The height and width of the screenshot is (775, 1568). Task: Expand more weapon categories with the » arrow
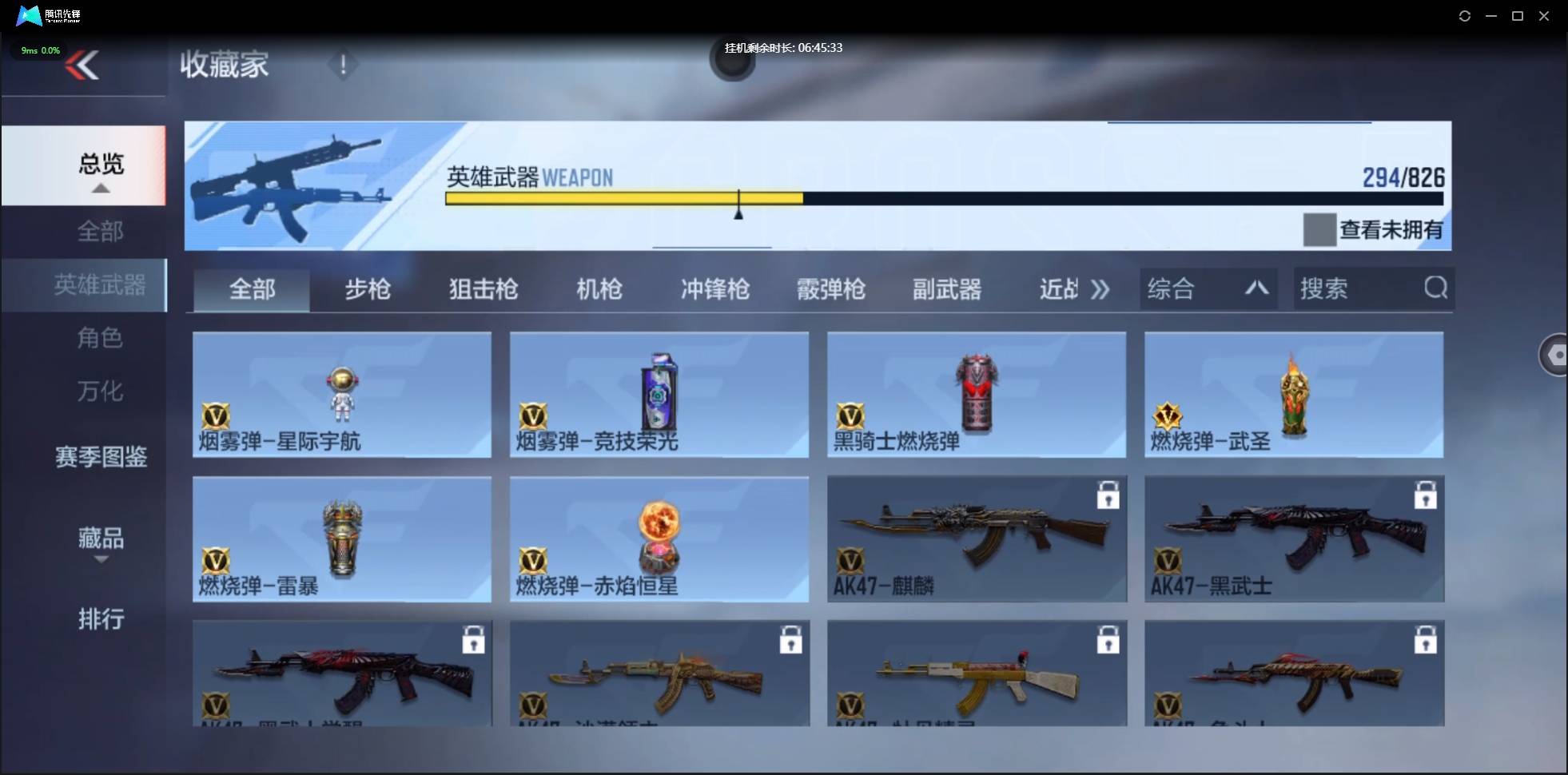(x=1100, y=289)
